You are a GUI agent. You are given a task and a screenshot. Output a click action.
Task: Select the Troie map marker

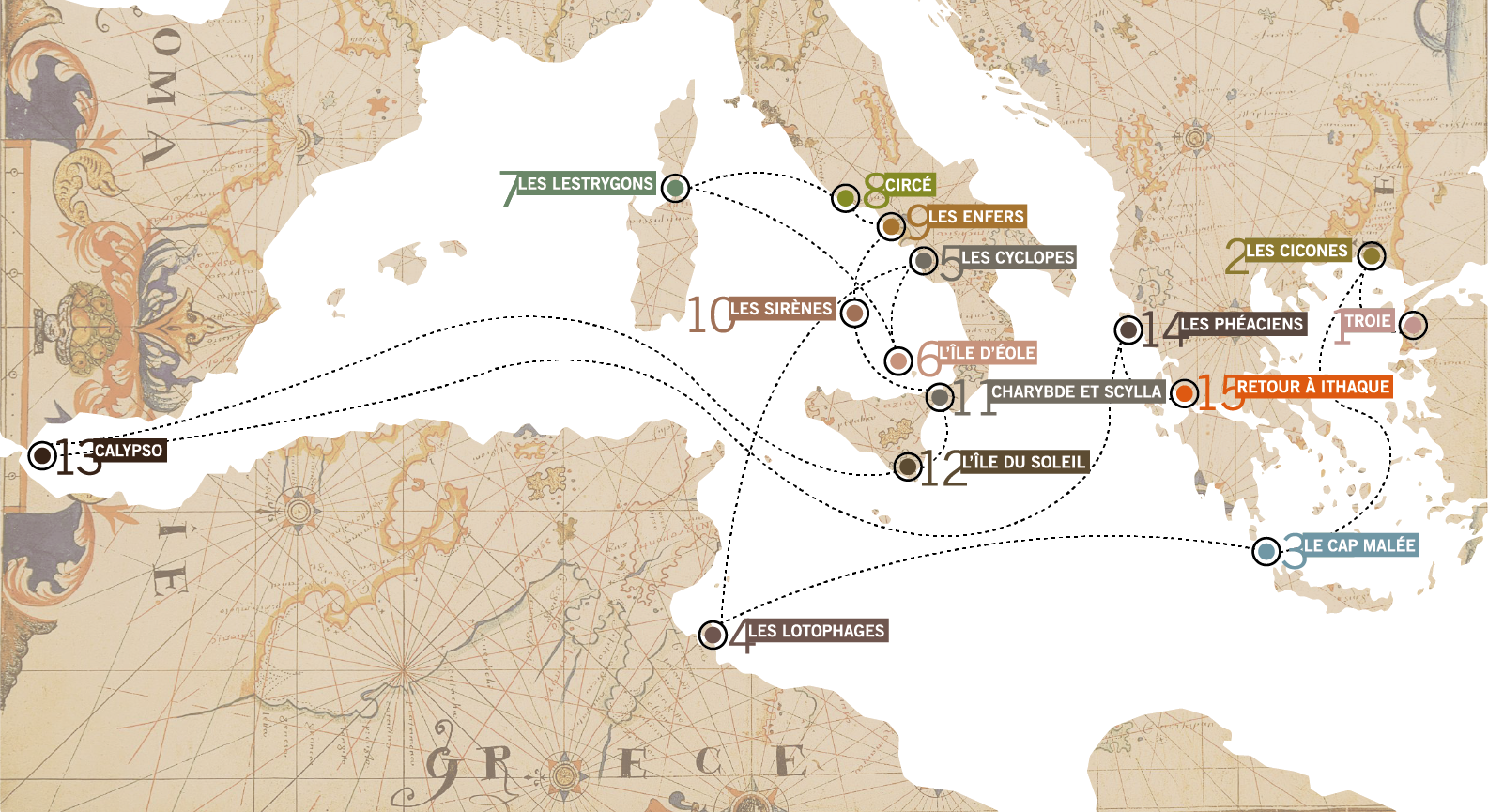pyautogui.click(x=1412, y=325)
